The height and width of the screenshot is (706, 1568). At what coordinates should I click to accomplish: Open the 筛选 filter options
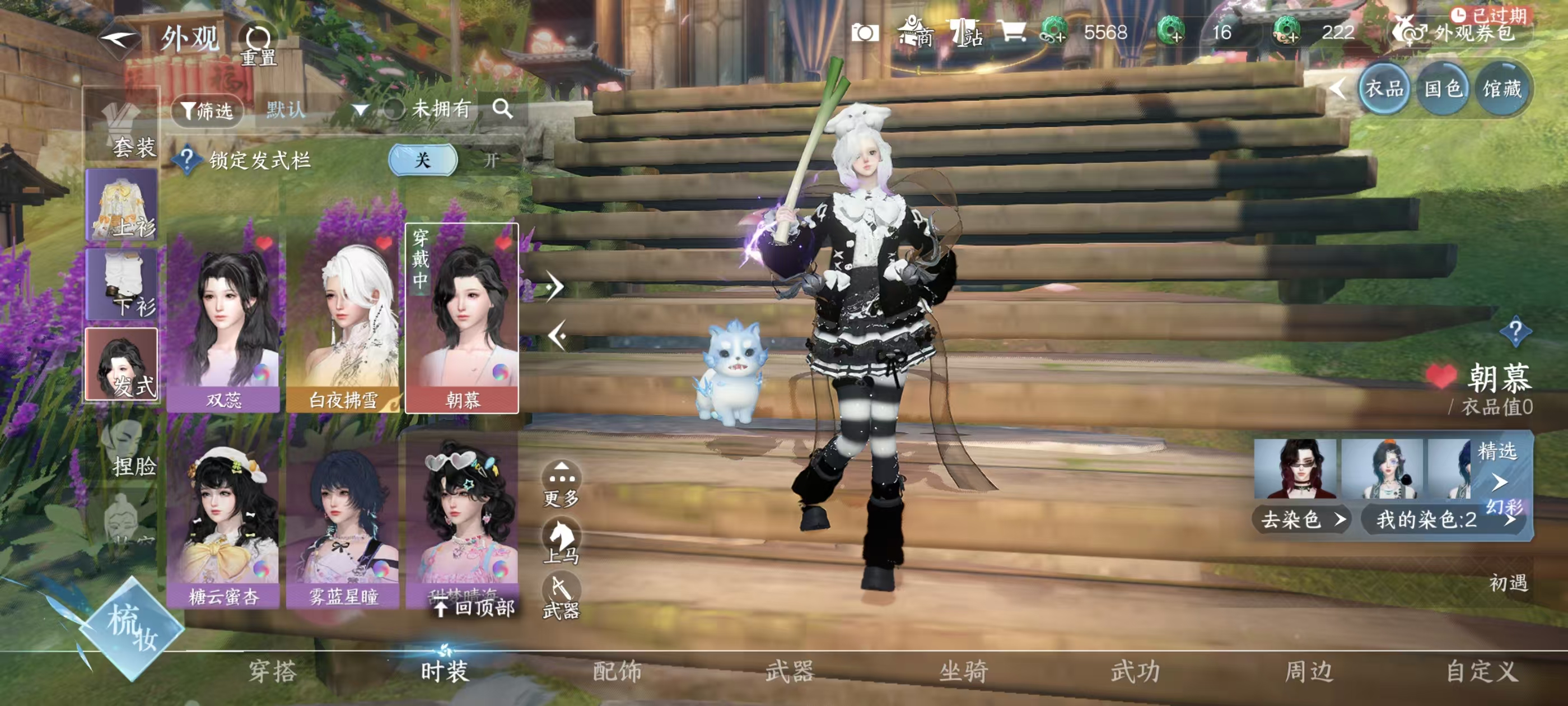208,110
